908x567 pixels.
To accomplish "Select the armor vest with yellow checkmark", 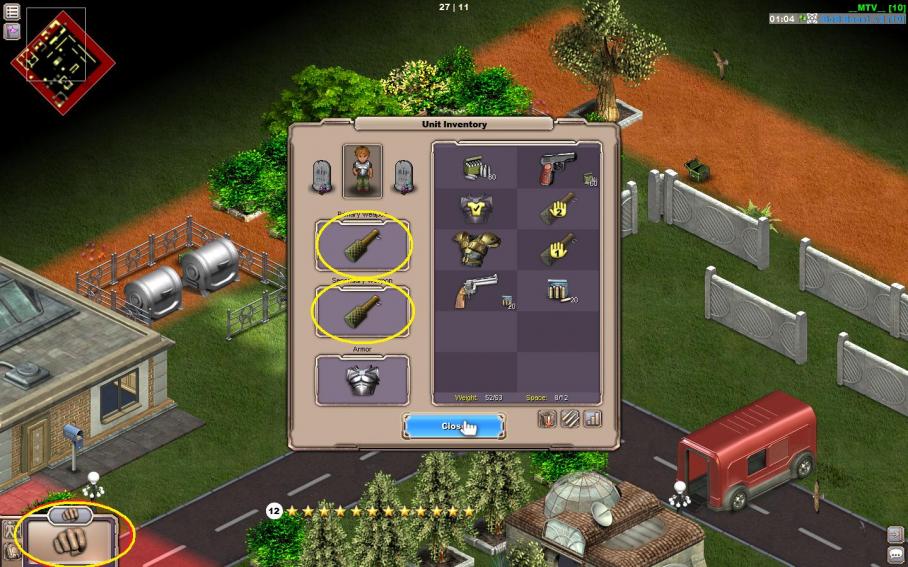I will 474,208.
